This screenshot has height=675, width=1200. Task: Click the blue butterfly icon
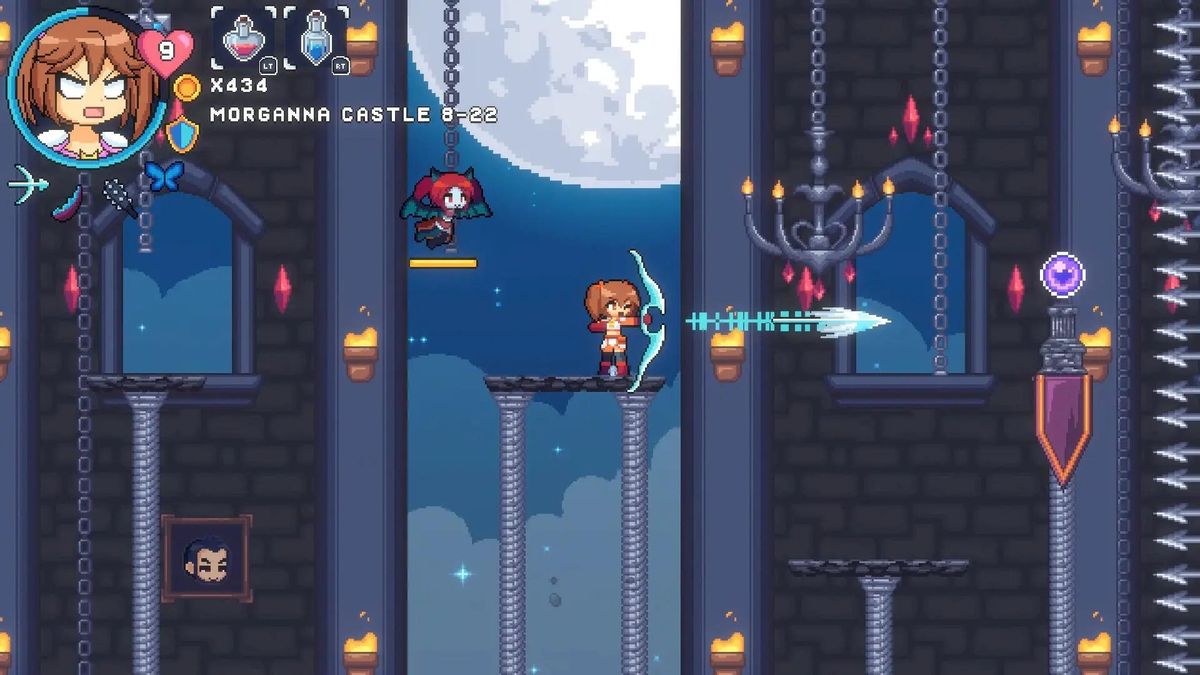(x=161, y=176)
